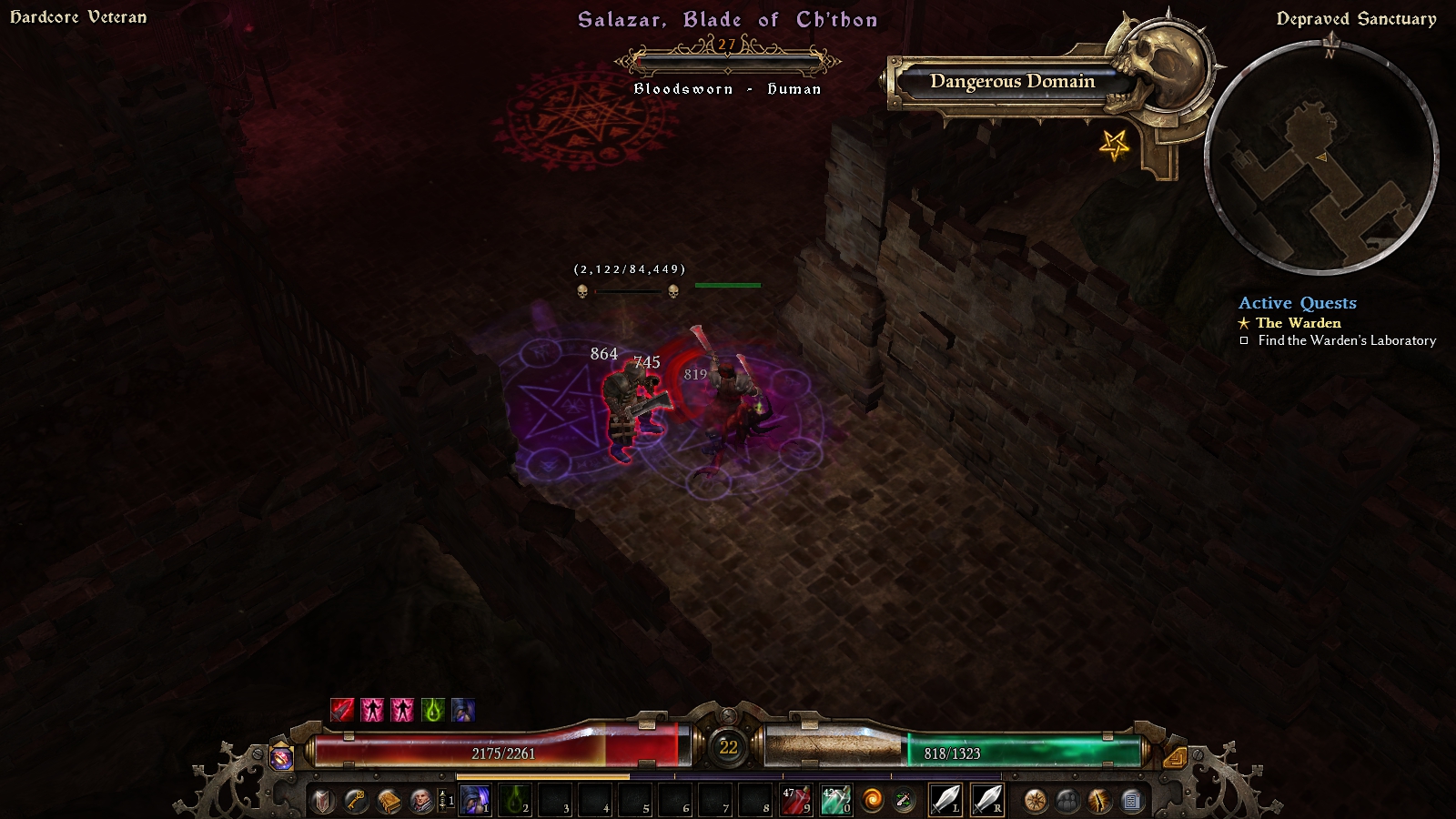Viewport: 1456px width, 819px height.
Task: Open the world map compass icon
Action: (1035, 801)
